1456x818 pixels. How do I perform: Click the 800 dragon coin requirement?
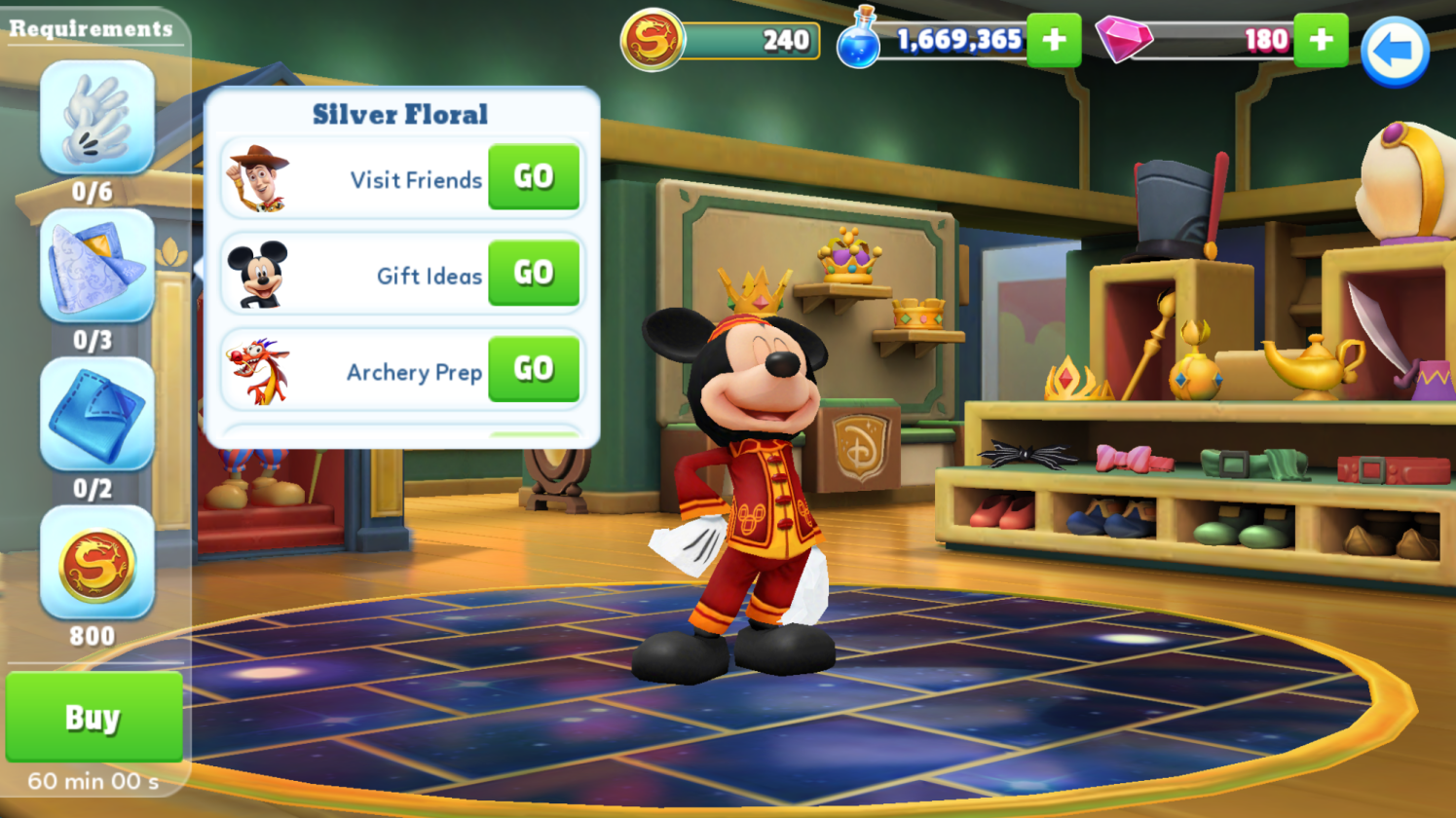[96, 563]
